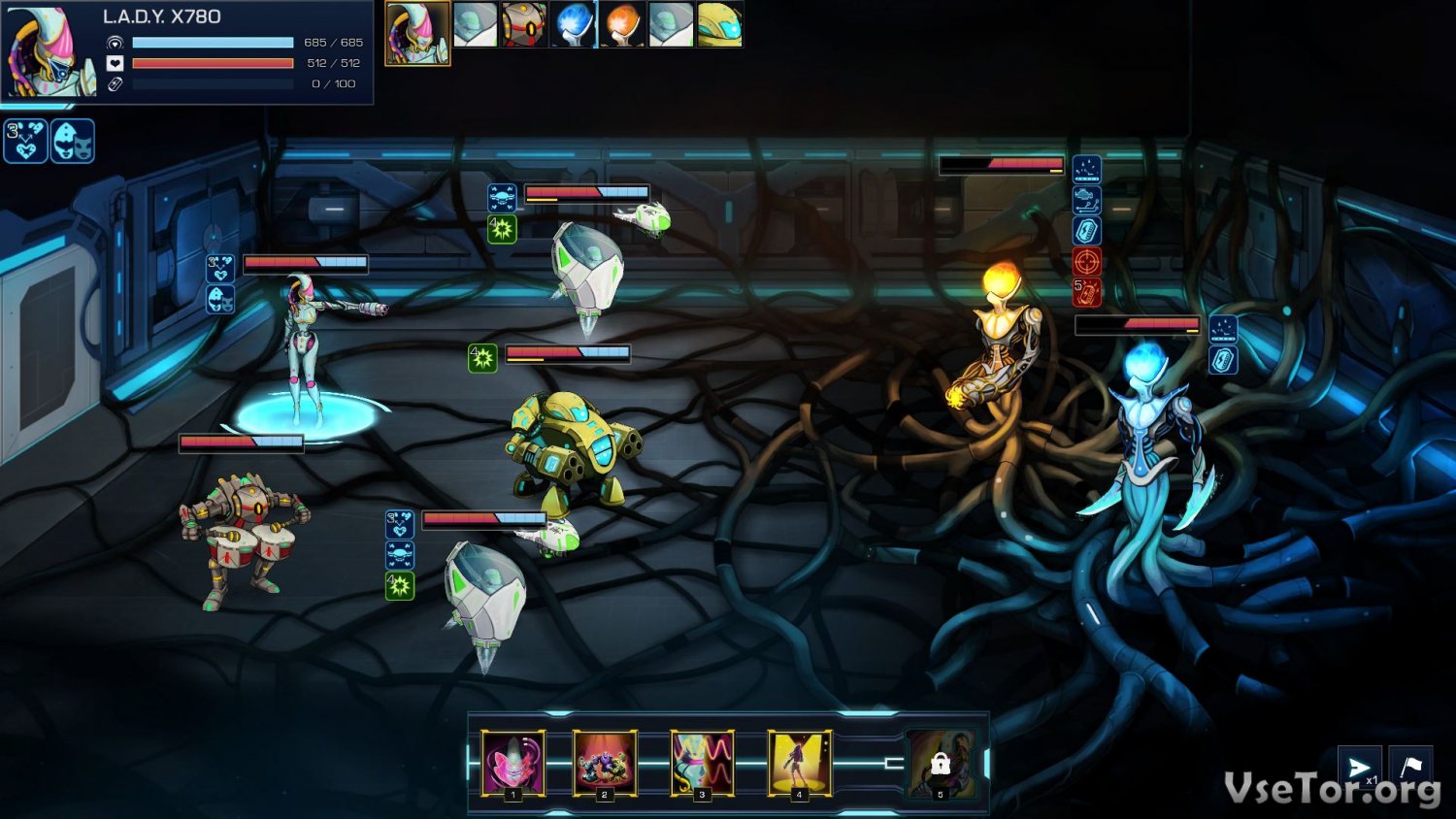Select L.A.D.Y. X780 portrait in turn order
This screenshot has height=819, width=1456.
pyautogui.click(x=417, y=32)
